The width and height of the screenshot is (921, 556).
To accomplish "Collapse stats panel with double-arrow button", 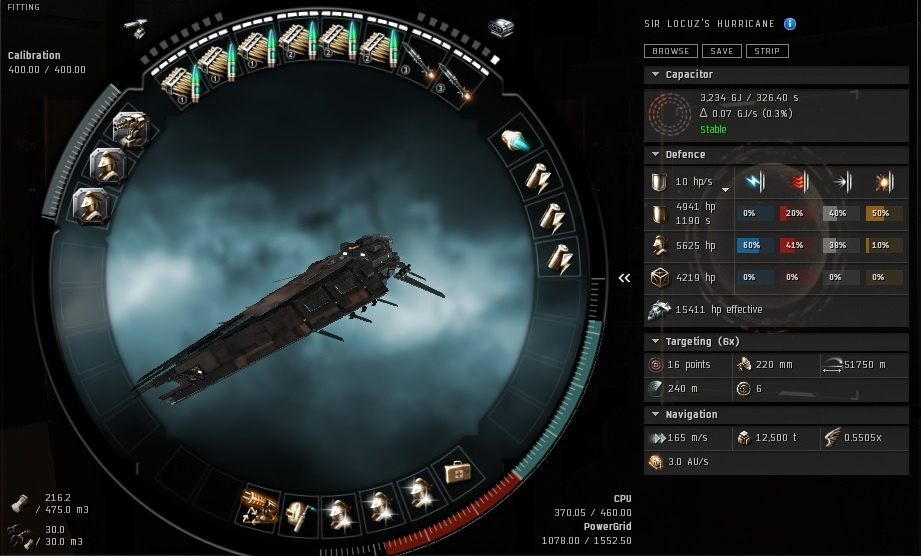I will pos(625,278).
